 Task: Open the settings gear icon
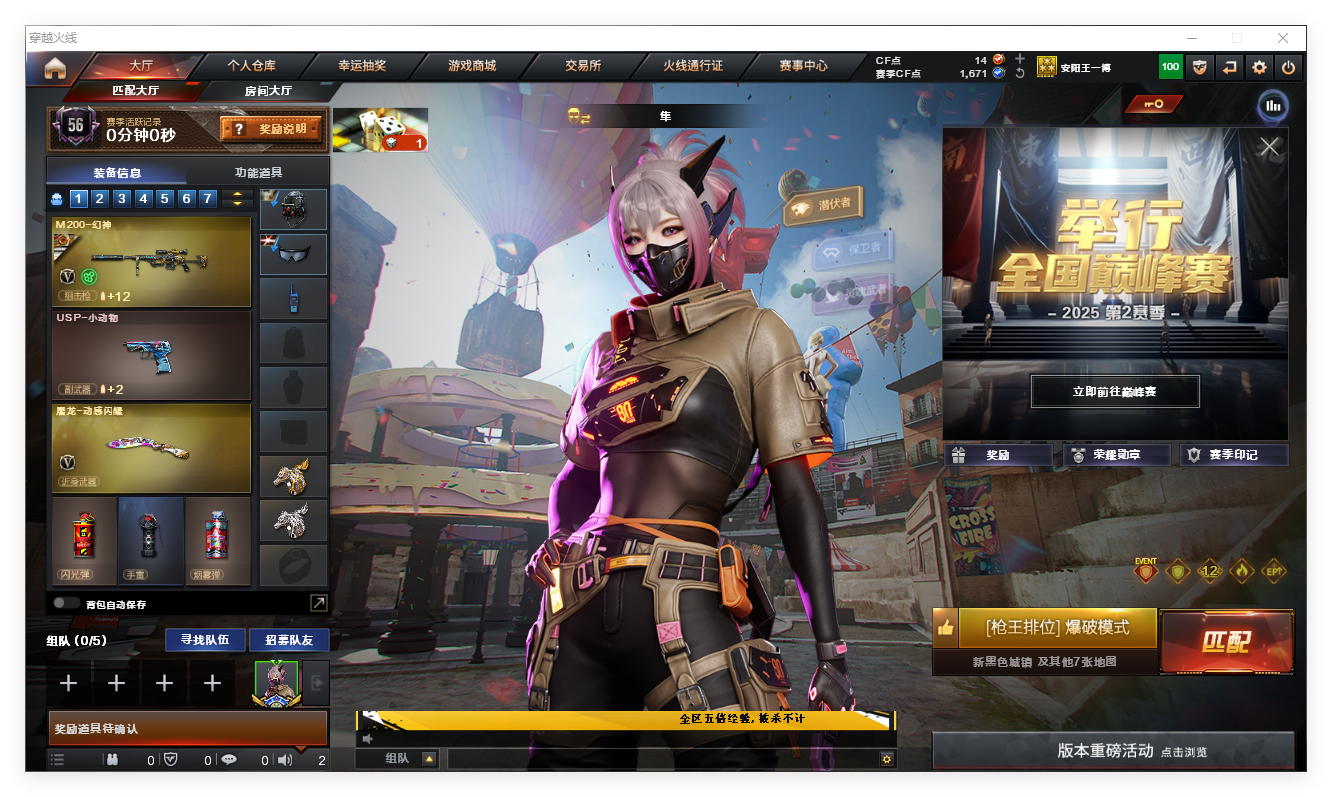[1259, 68]
